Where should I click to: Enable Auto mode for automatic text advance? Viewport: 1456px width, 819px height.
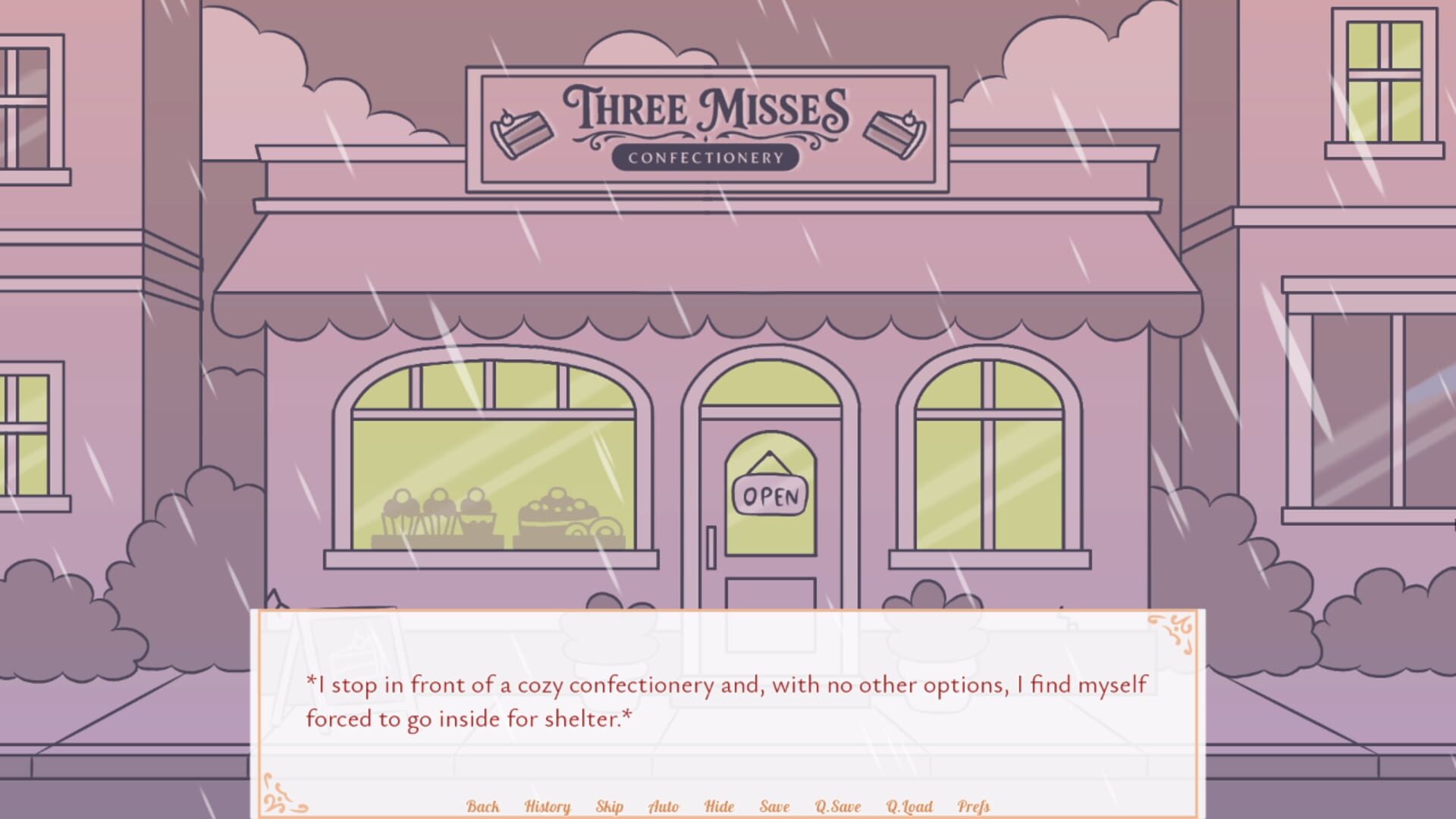coord(663,807)
